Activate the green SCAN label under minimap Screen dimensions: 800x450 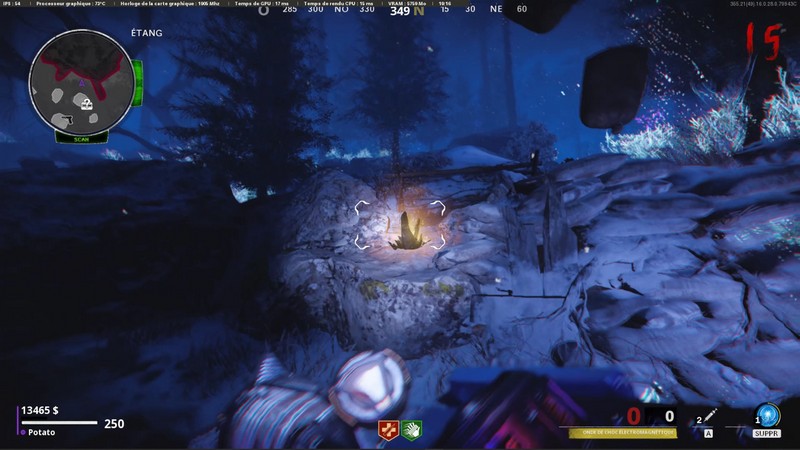(x=81, y=139)
